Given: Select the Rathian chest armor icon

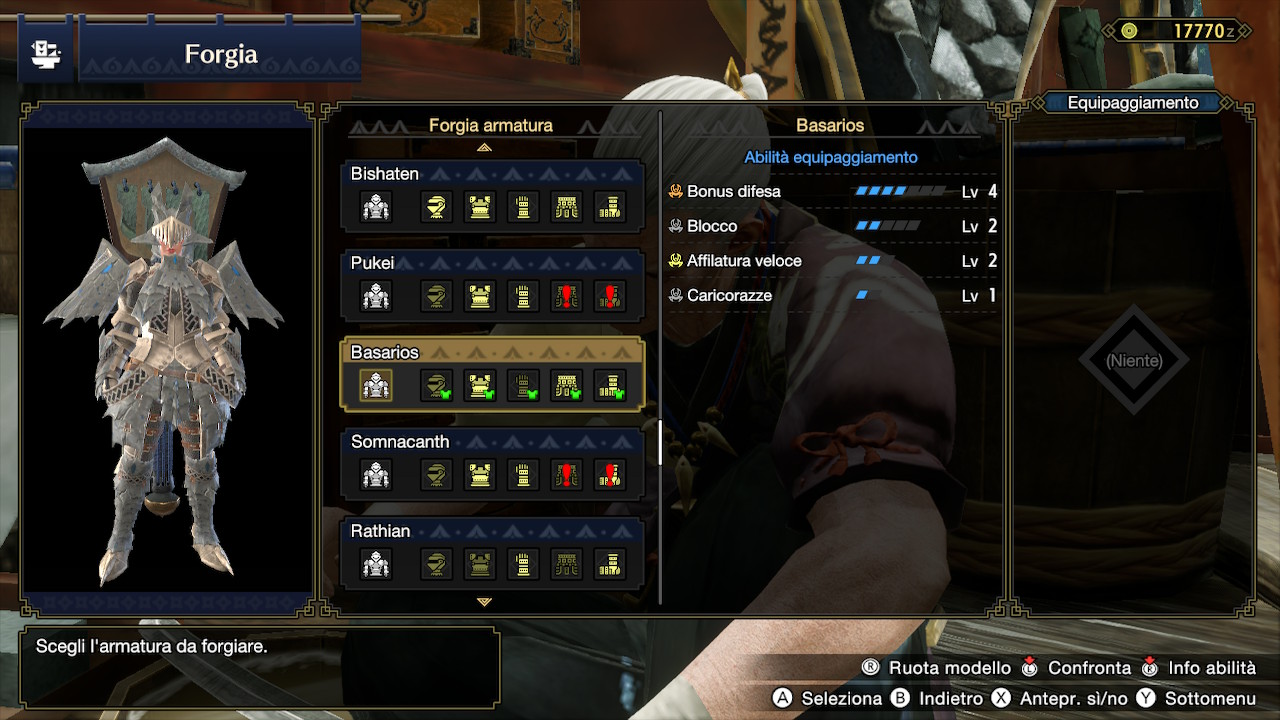Looking at the screenshot, I should pyautogui.click(x=478, y=564).
